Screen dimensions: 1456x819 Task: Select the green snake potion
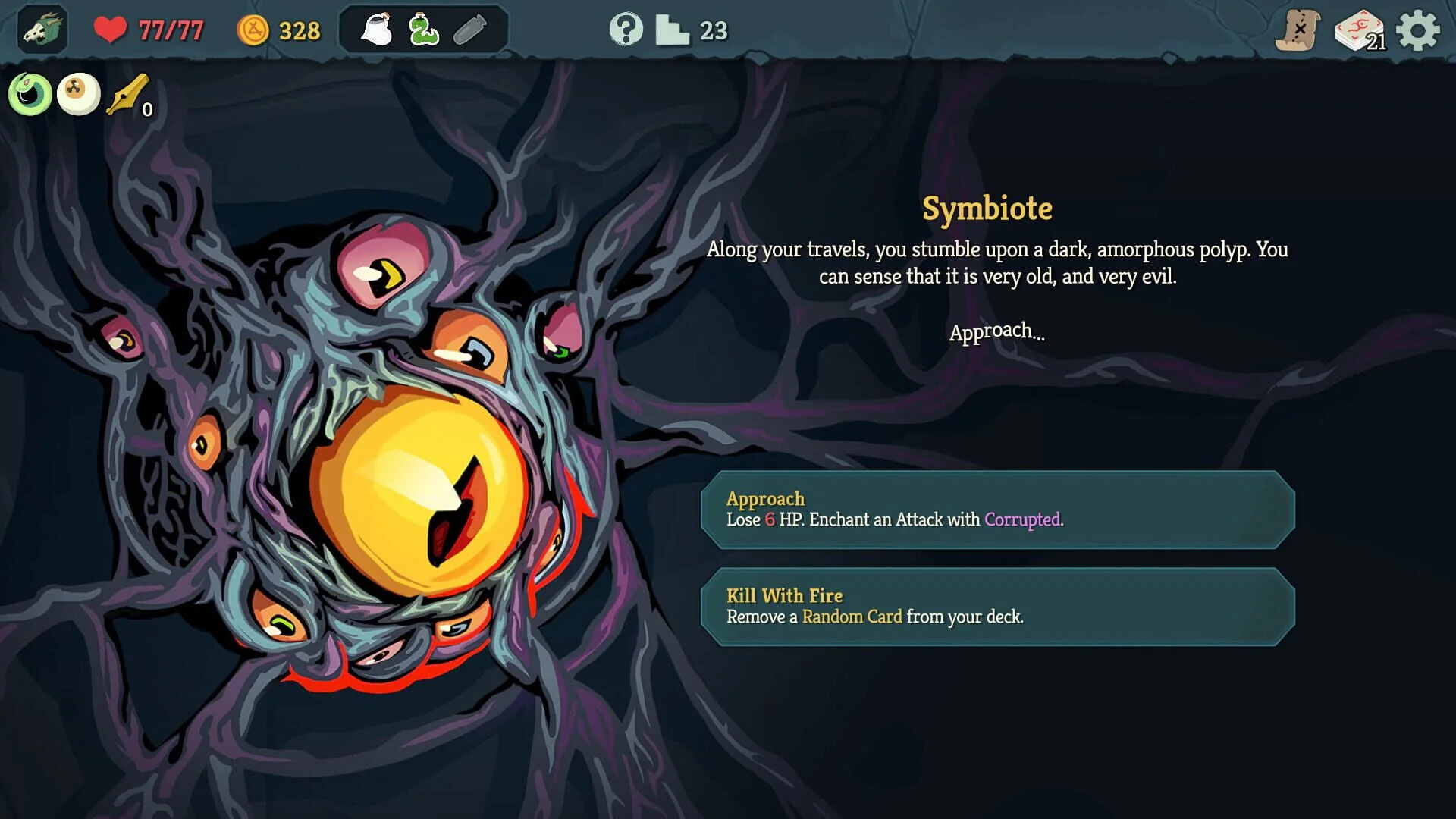pos(423,29)
